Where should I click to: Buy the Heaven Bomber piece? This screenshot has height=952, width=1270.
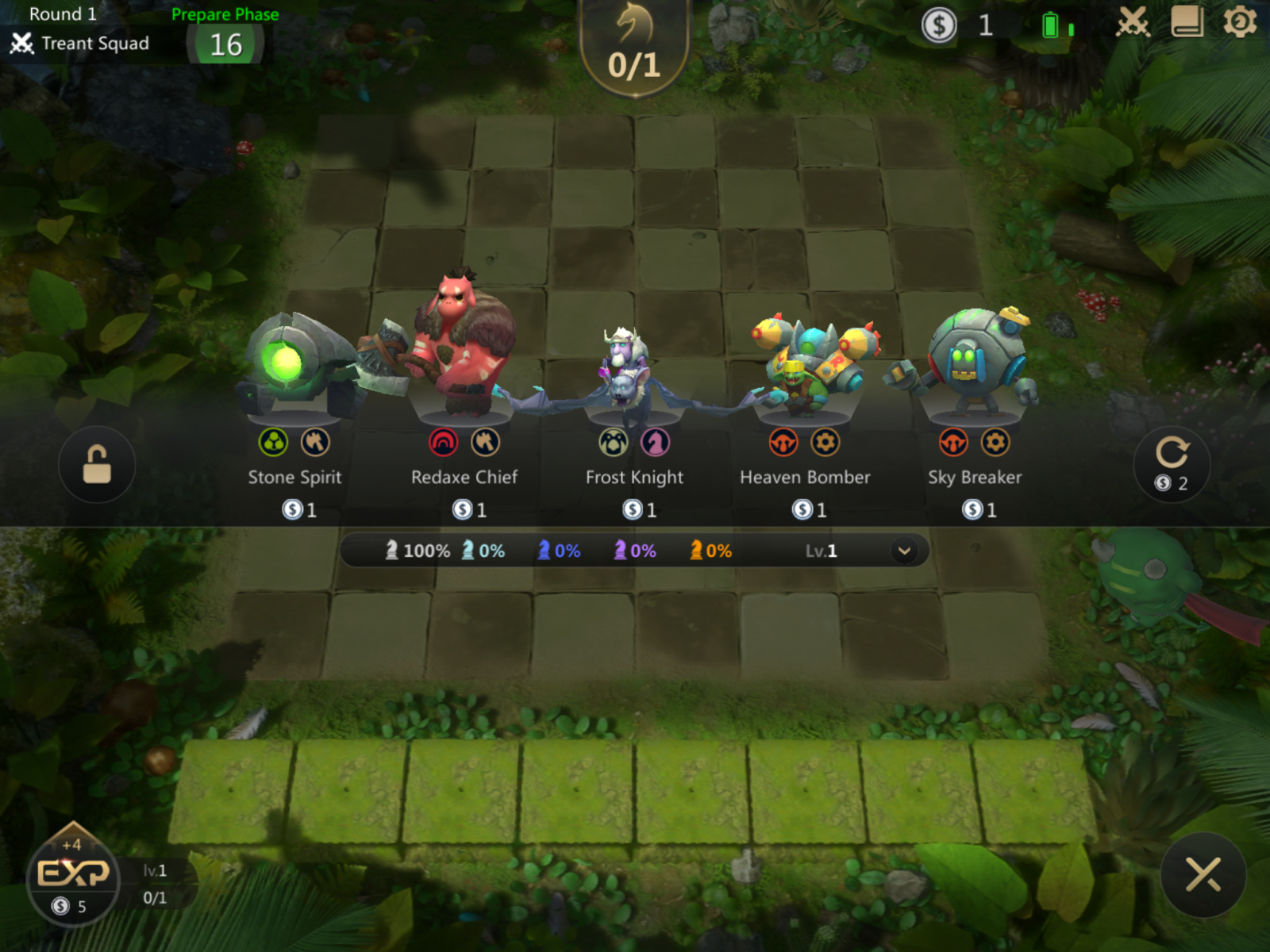click(x=805, y=413)
